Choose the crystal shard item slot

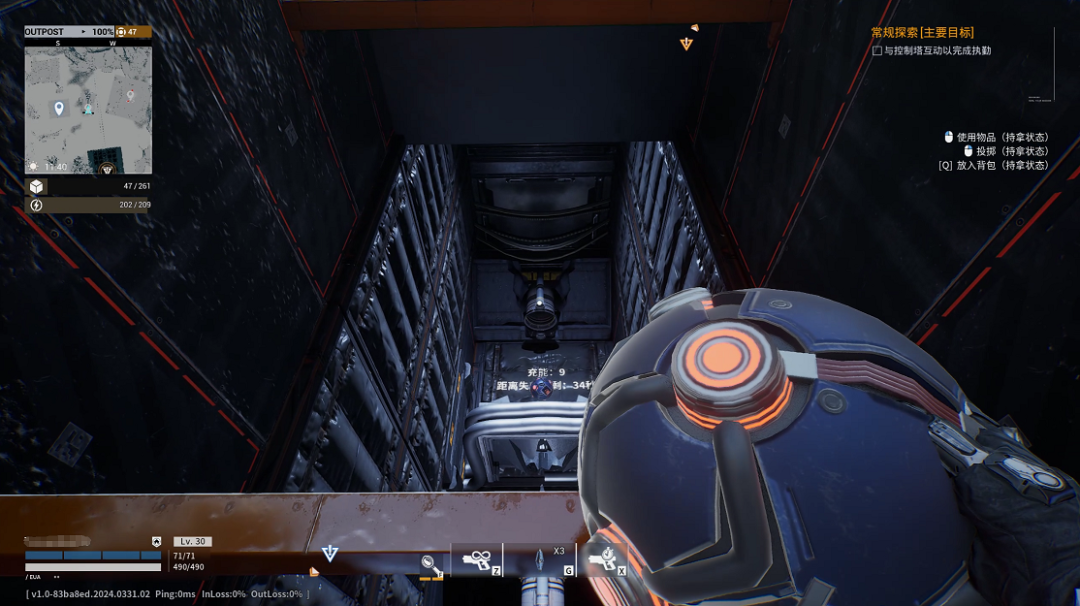coord(540,560)
